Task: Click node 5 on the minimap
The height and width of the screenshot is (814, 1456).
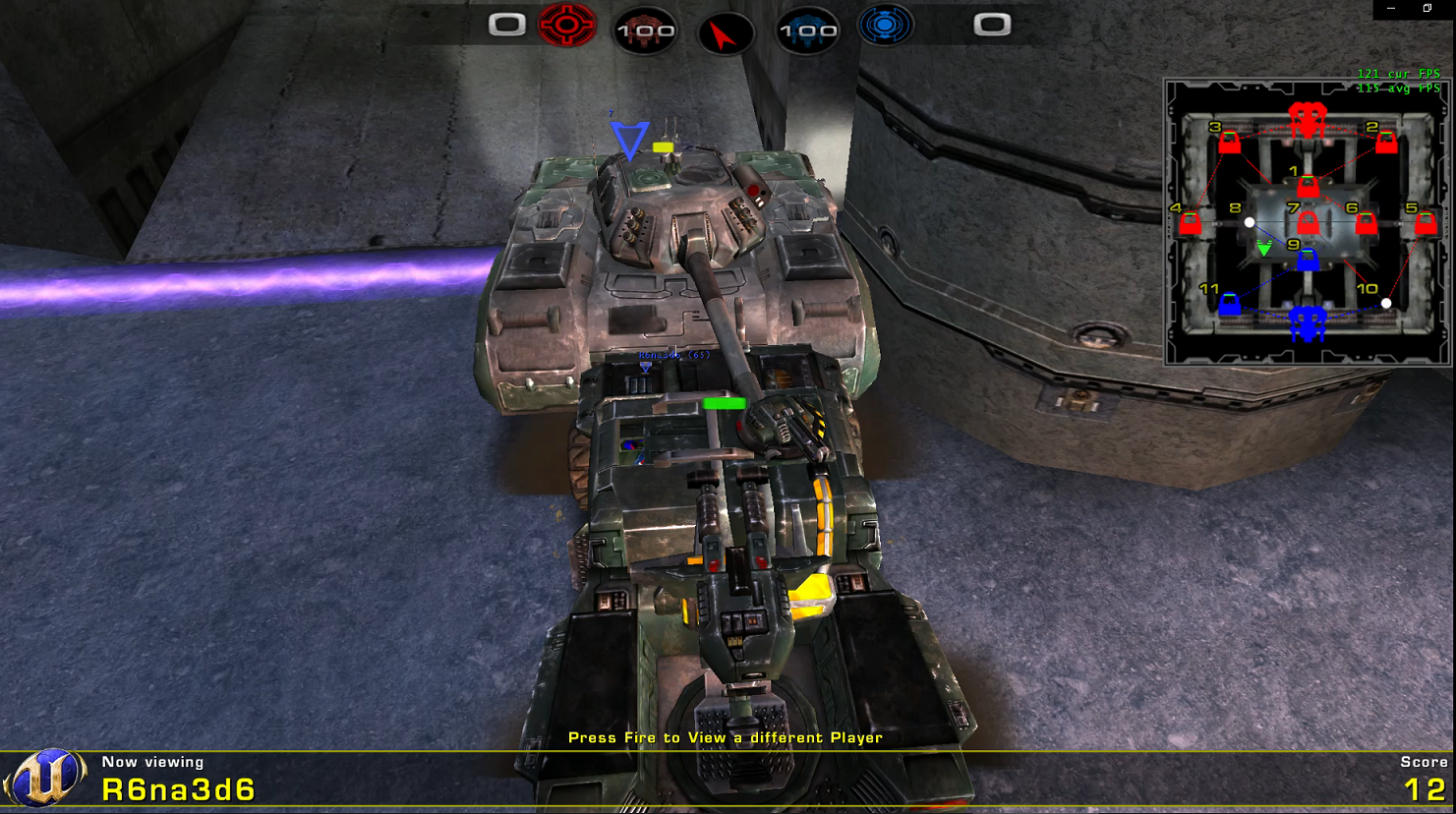Action: pos(1426,224)
